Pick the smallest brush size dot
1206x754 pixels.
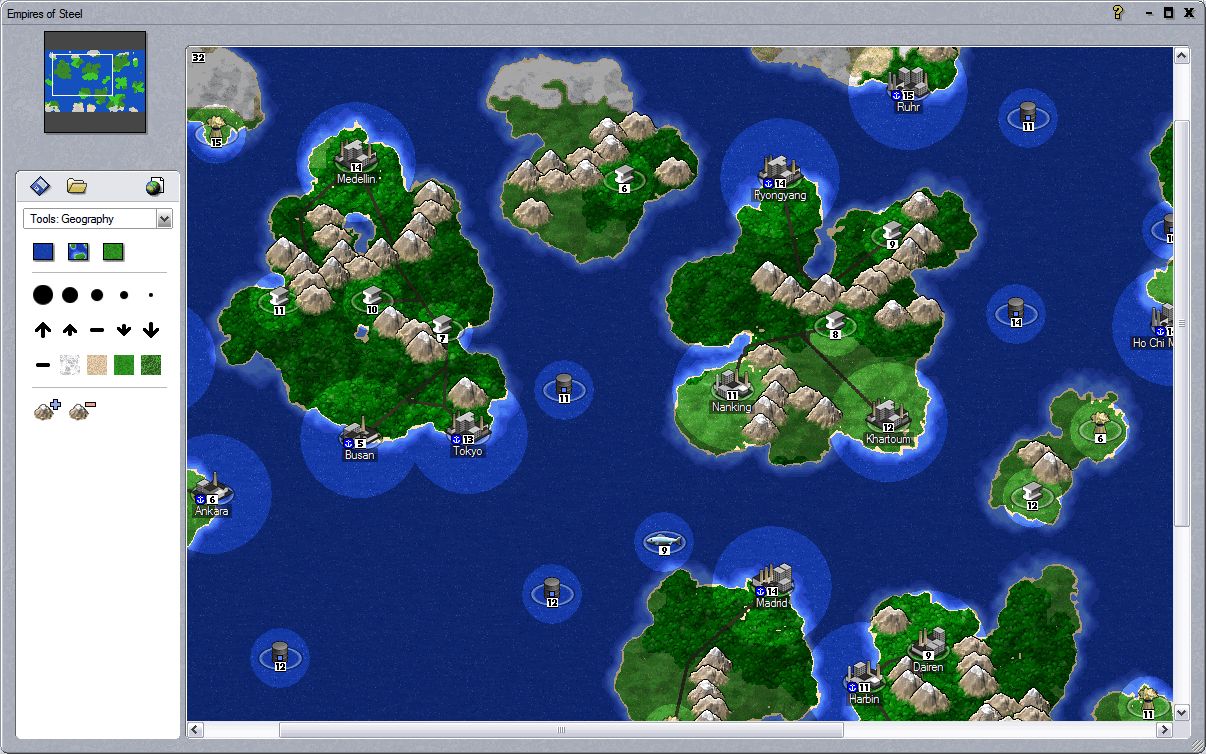[151, 295]
